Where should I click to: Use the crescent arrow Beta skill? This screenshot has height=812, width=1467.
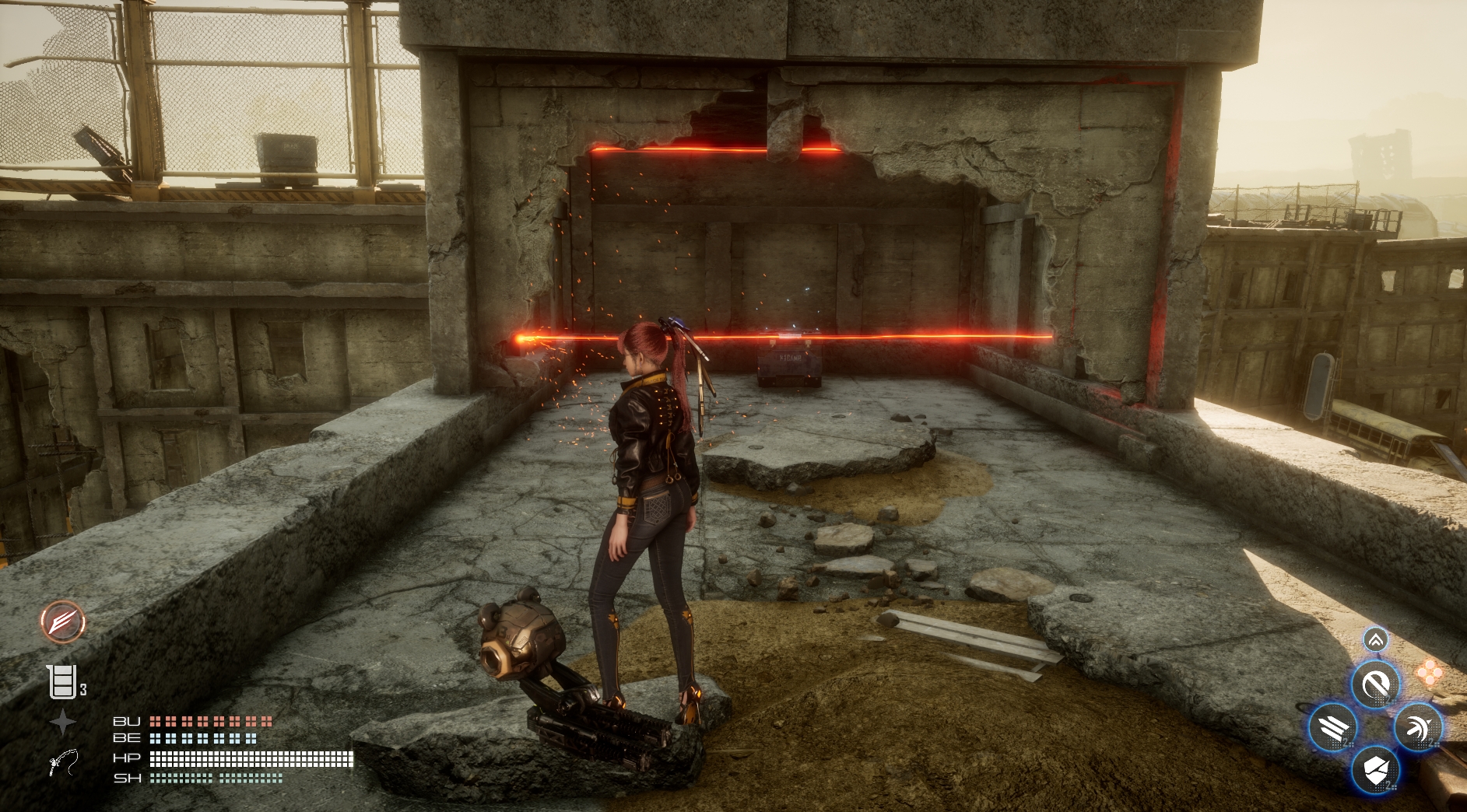(1418, 728)
